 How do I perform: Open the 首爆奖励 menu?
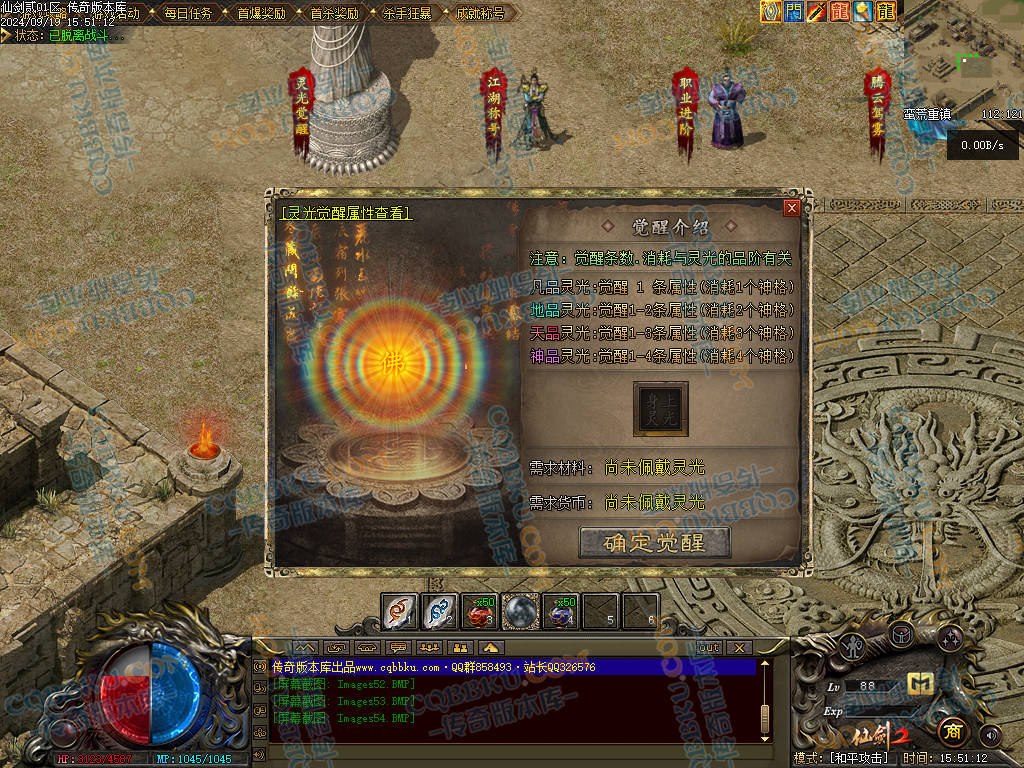tap(261, 14)
